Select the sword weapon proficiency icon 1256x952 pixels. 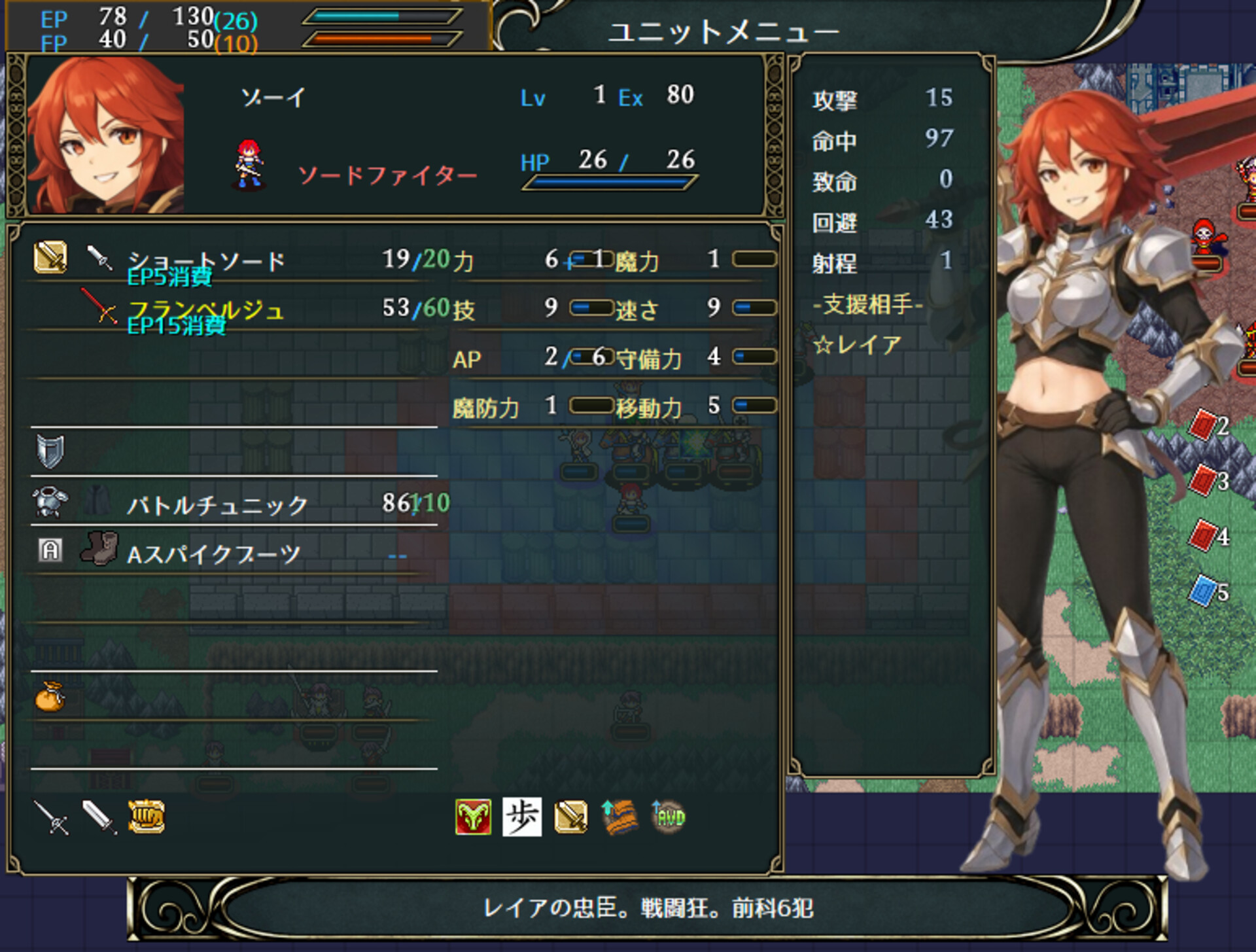98,818
